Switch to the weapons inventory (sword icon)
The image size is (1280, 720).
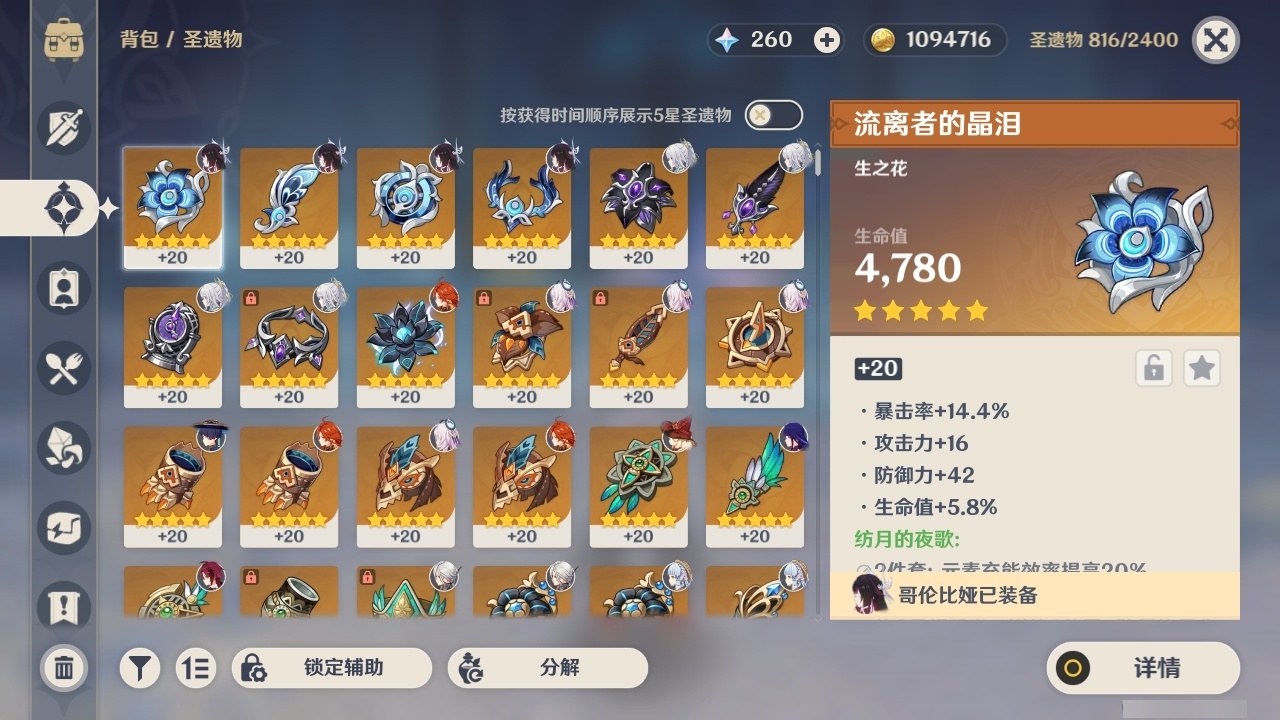tap(60, 128)
